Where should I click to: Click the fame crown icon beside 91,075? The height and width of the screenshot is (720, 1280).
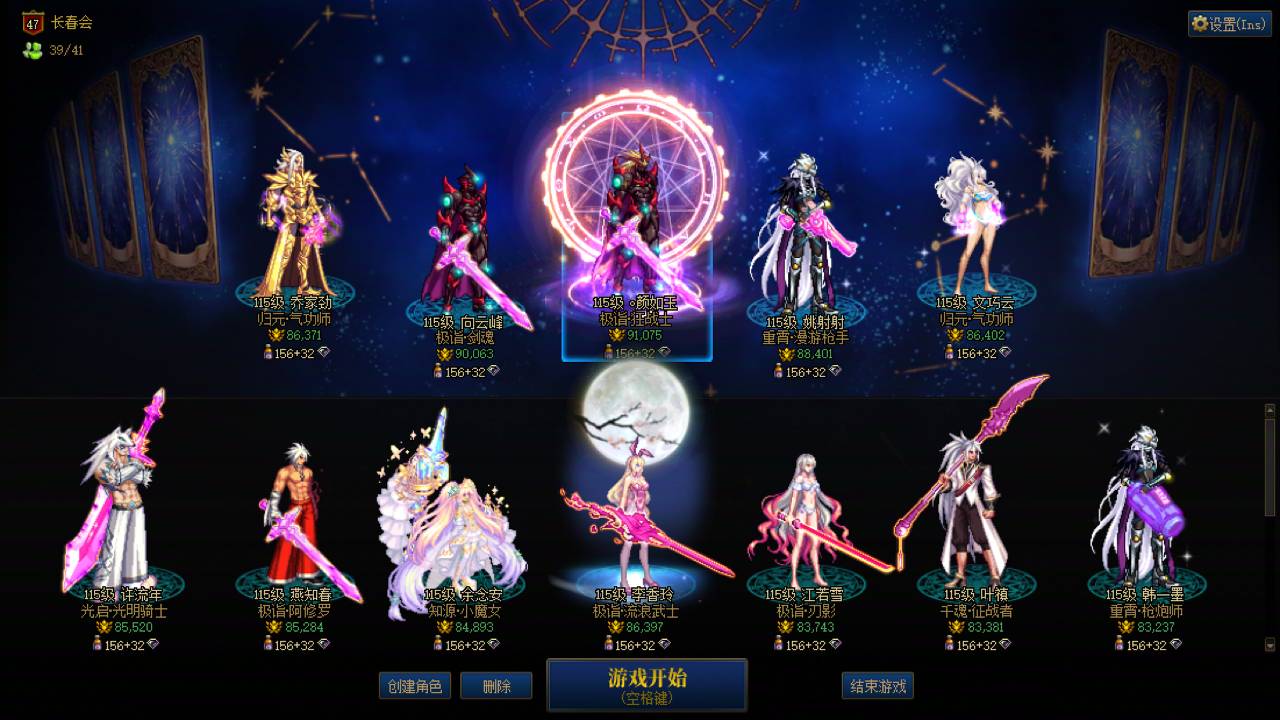(618, 335)
